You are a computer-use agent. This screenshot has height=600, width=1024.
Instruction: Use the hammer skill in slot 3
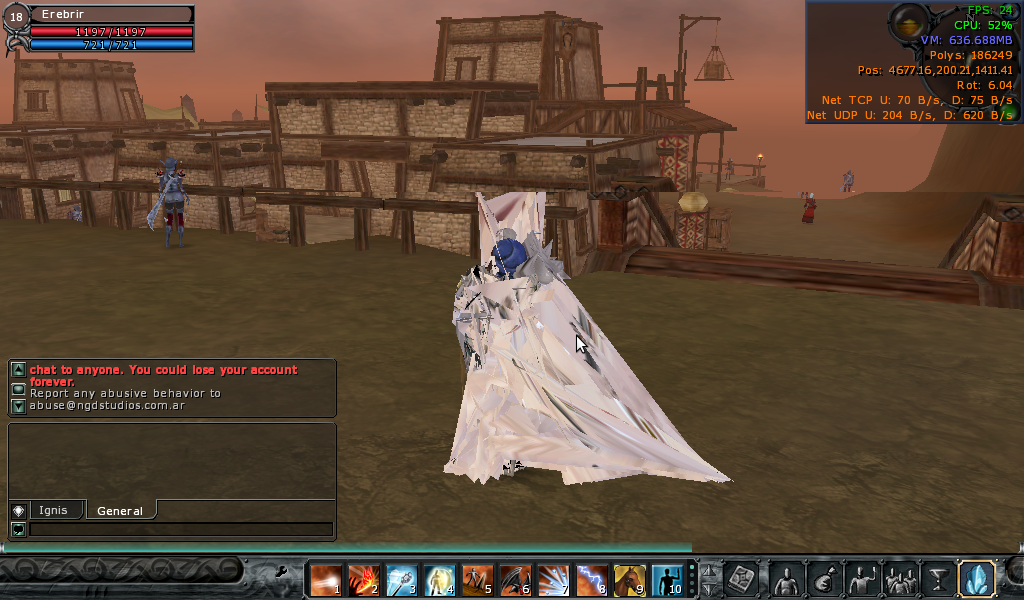click(401, 579)
